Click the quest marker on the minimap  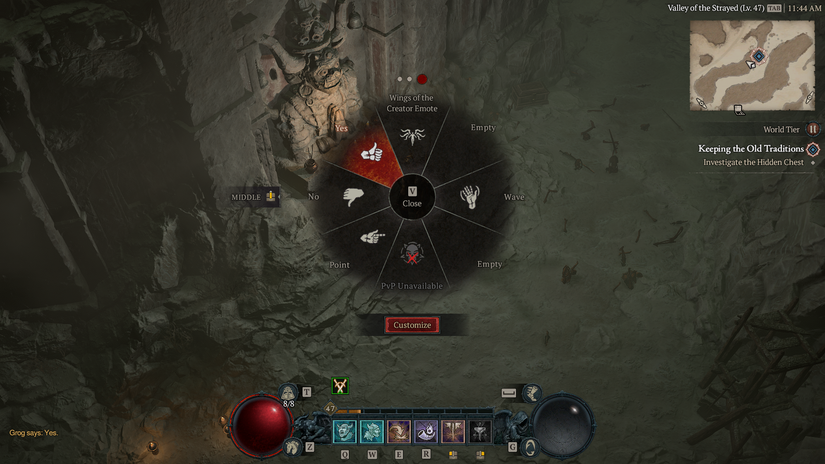(758, 55)
